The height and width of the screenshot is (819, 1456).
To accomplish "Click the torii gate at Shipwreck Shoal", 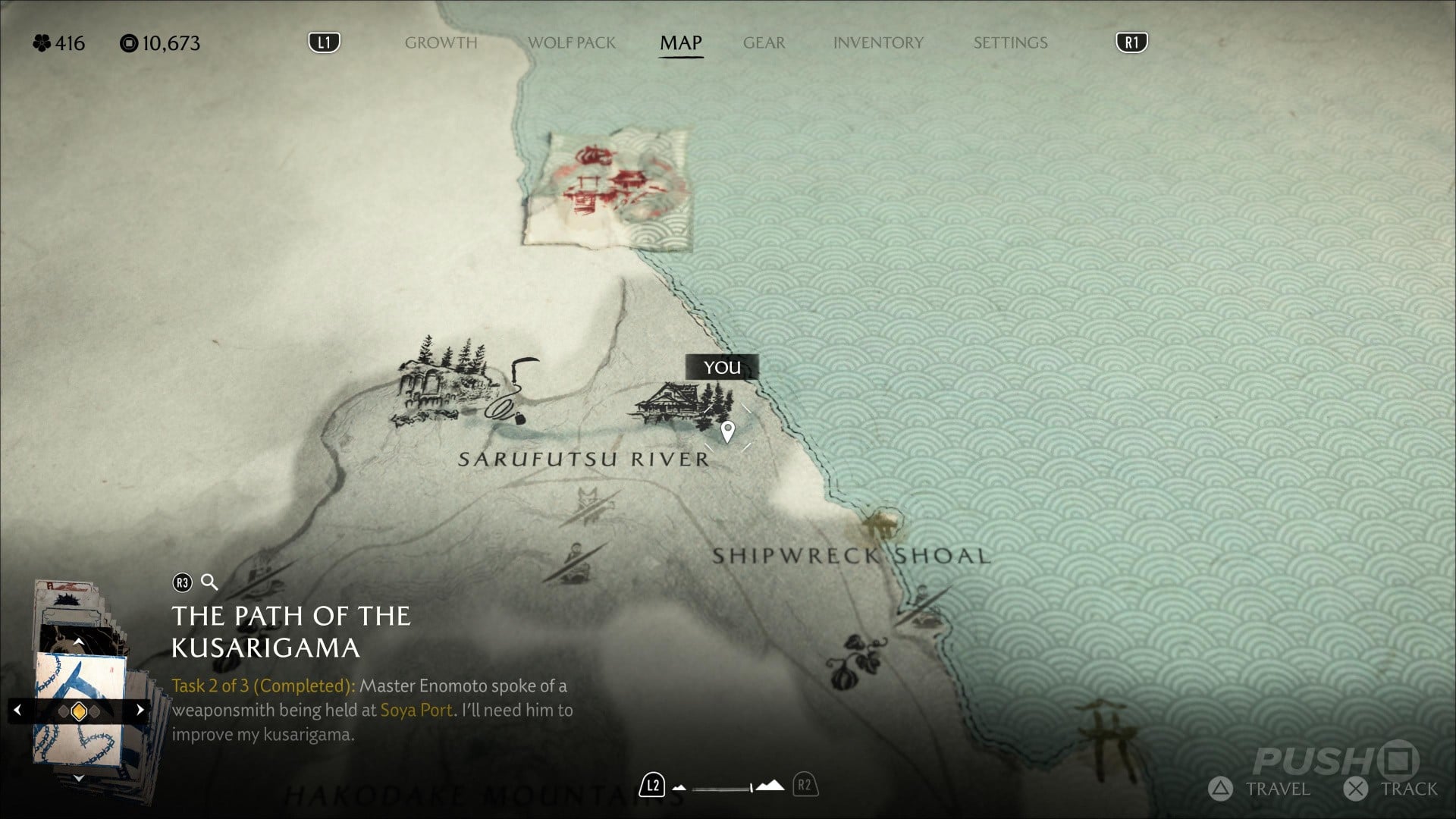I will [881, 525].
